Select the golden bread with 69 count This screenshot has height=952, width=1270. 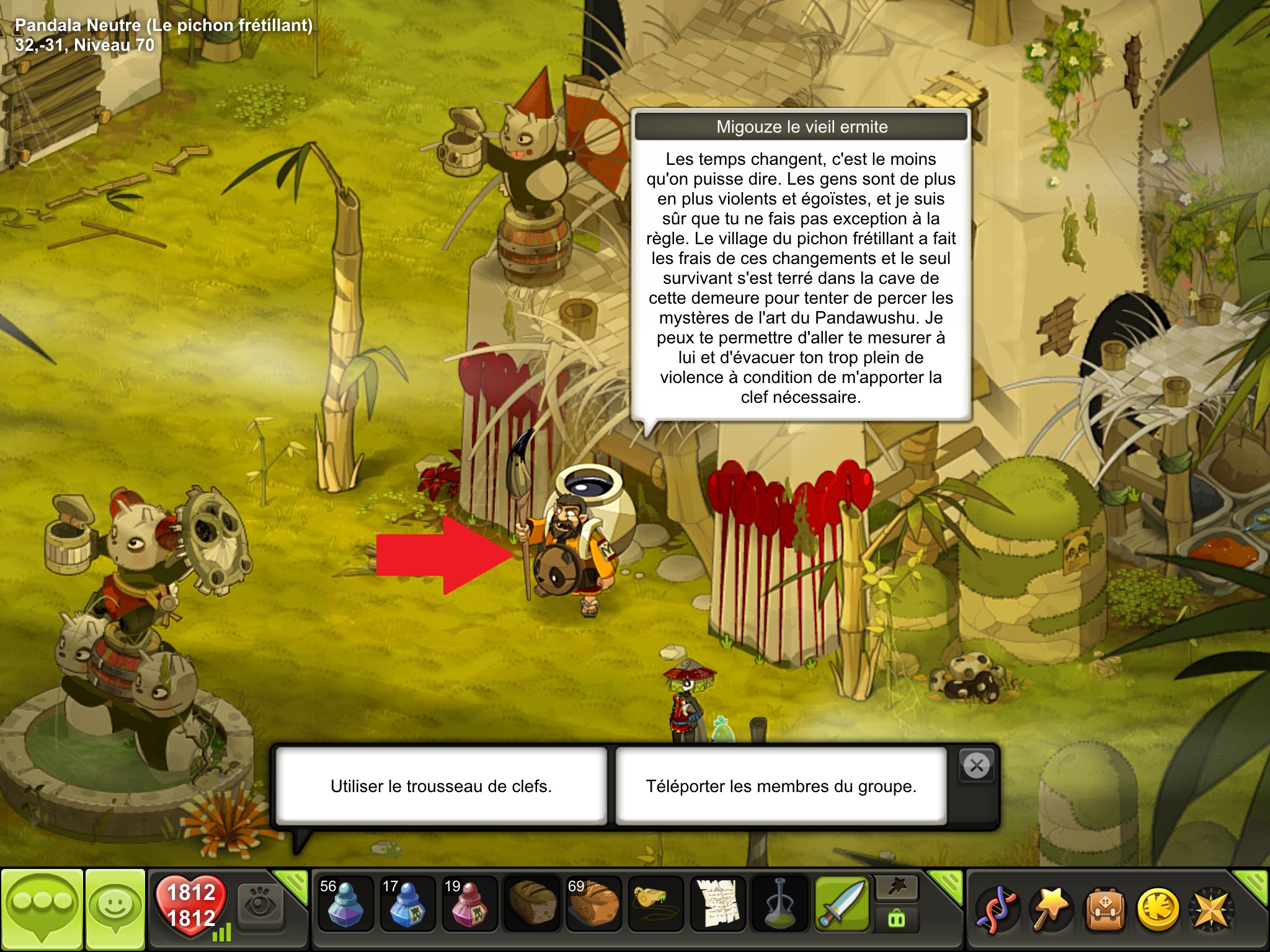(593, 905)
